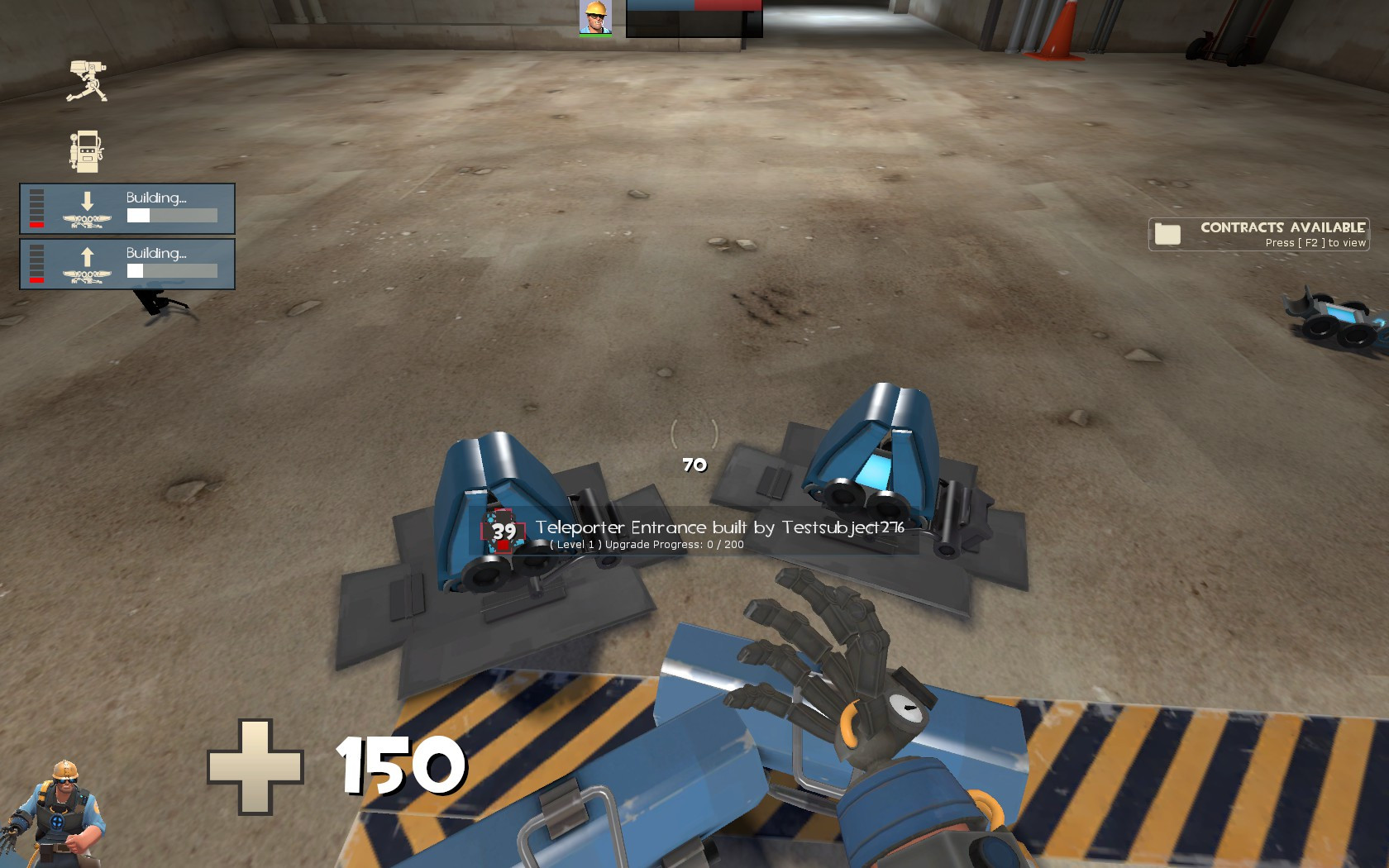
Task: Select the Sentry Gun HUD icon
Action: point(88,79)
